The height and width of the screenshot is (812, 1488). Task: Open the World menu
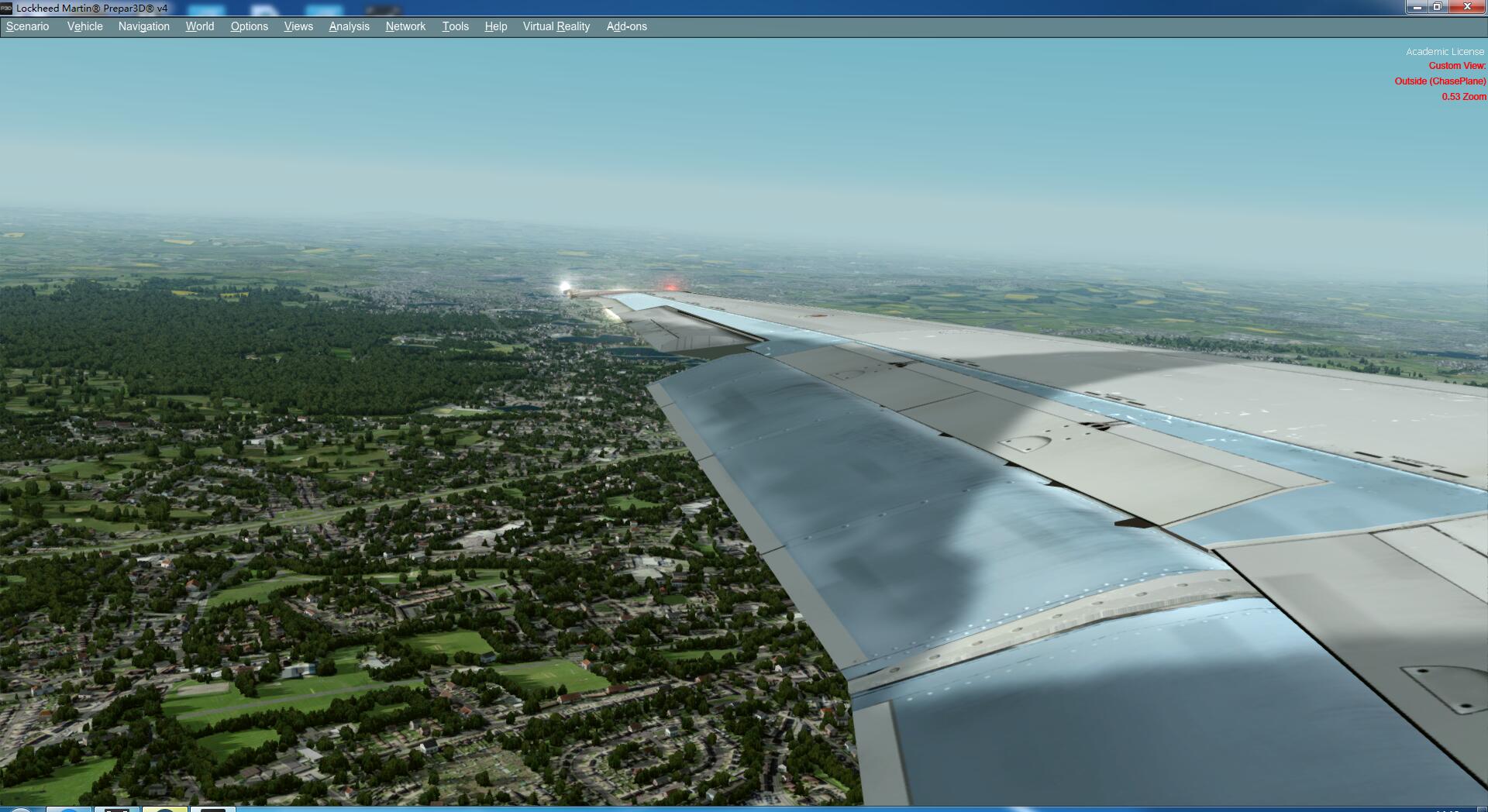(199, 26)
